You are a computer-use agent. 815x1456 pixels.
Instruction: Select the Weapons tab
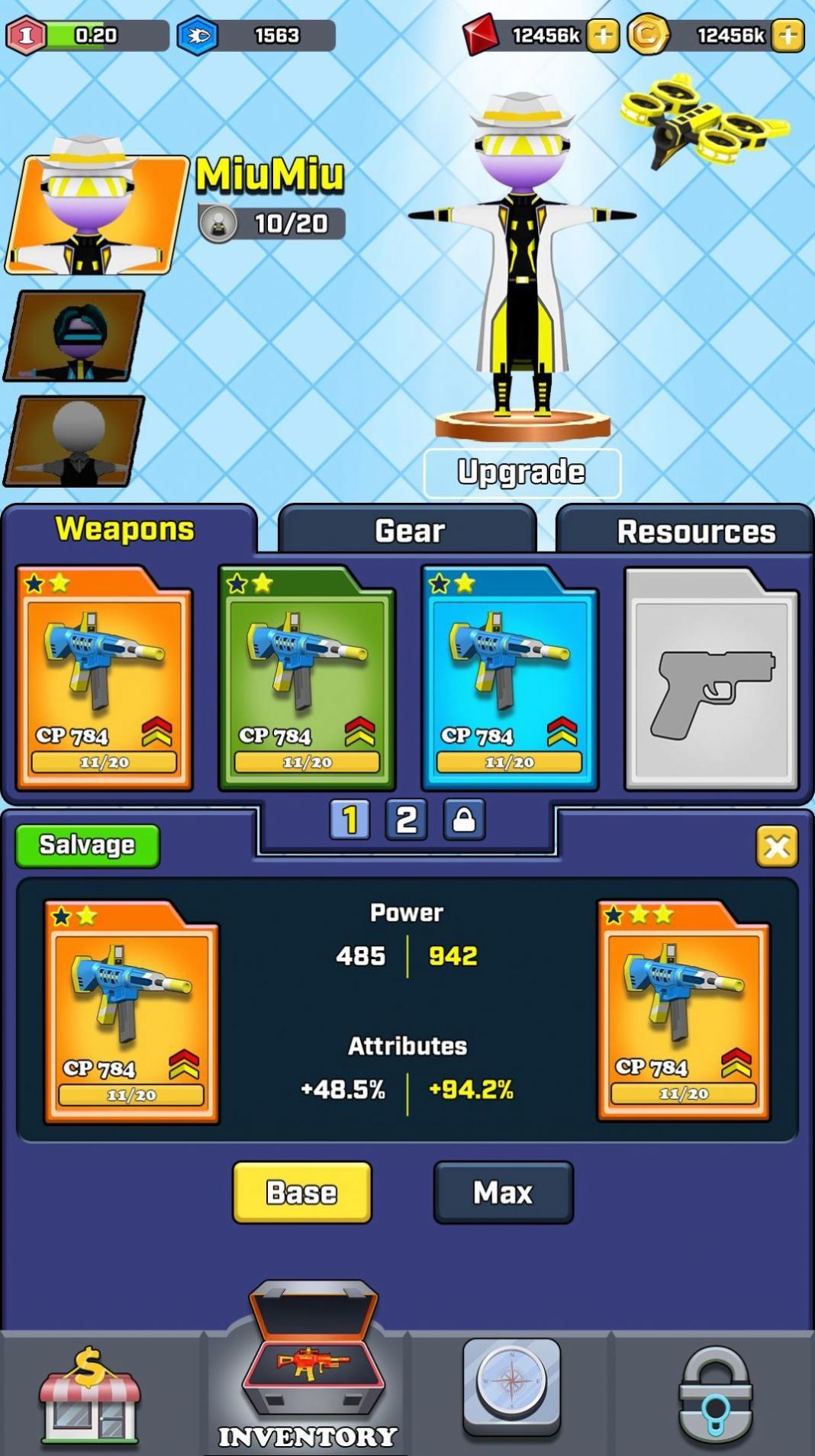[x=125, y=529]
